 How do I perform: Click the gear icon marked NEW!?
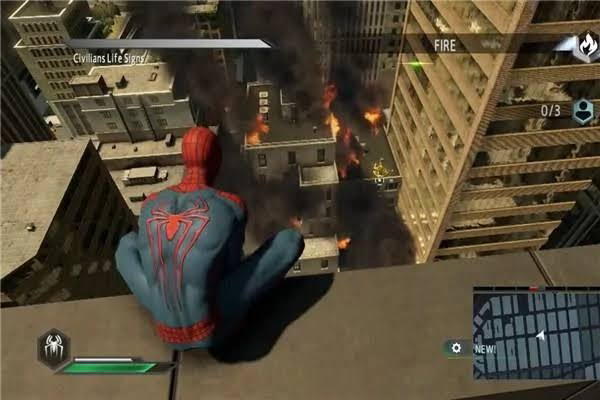[x=457, y=348]
